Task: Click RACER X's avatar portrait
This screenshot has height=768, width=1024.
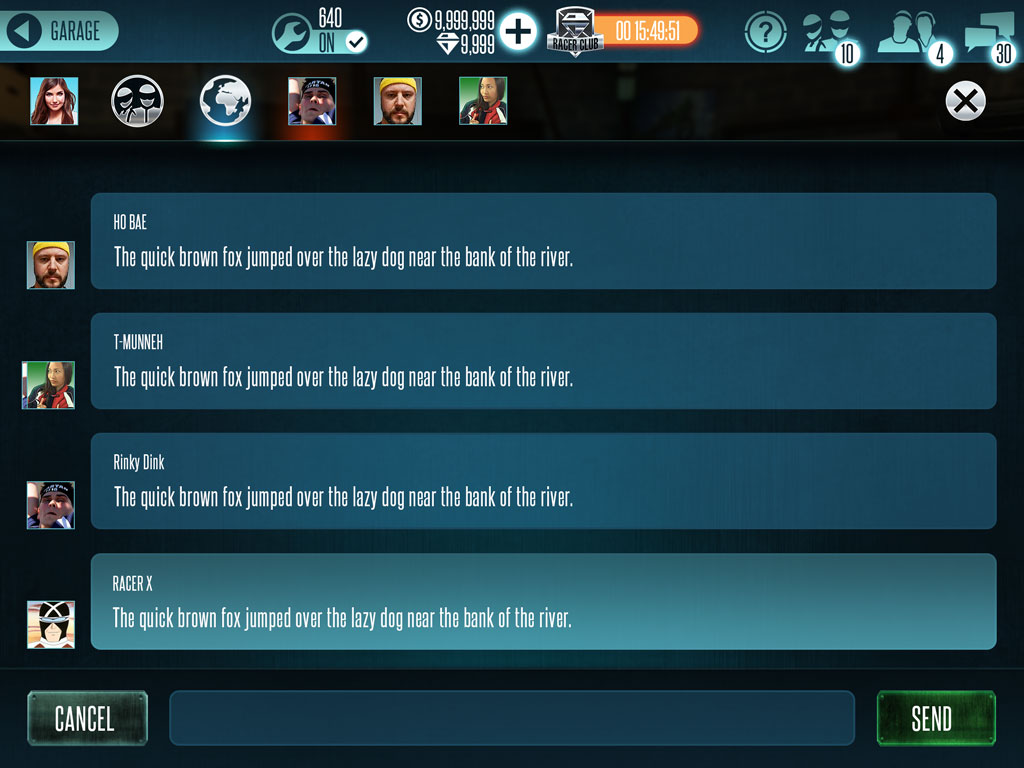Action: click(51, 624)
